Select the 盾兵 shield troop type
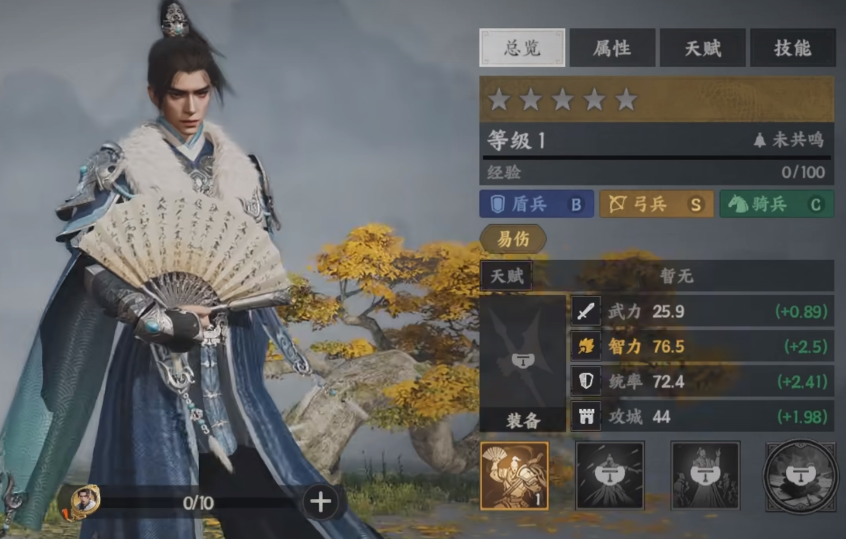Image resolution: width=846 pixels, height=539 pixels. [x=537, y=204]
